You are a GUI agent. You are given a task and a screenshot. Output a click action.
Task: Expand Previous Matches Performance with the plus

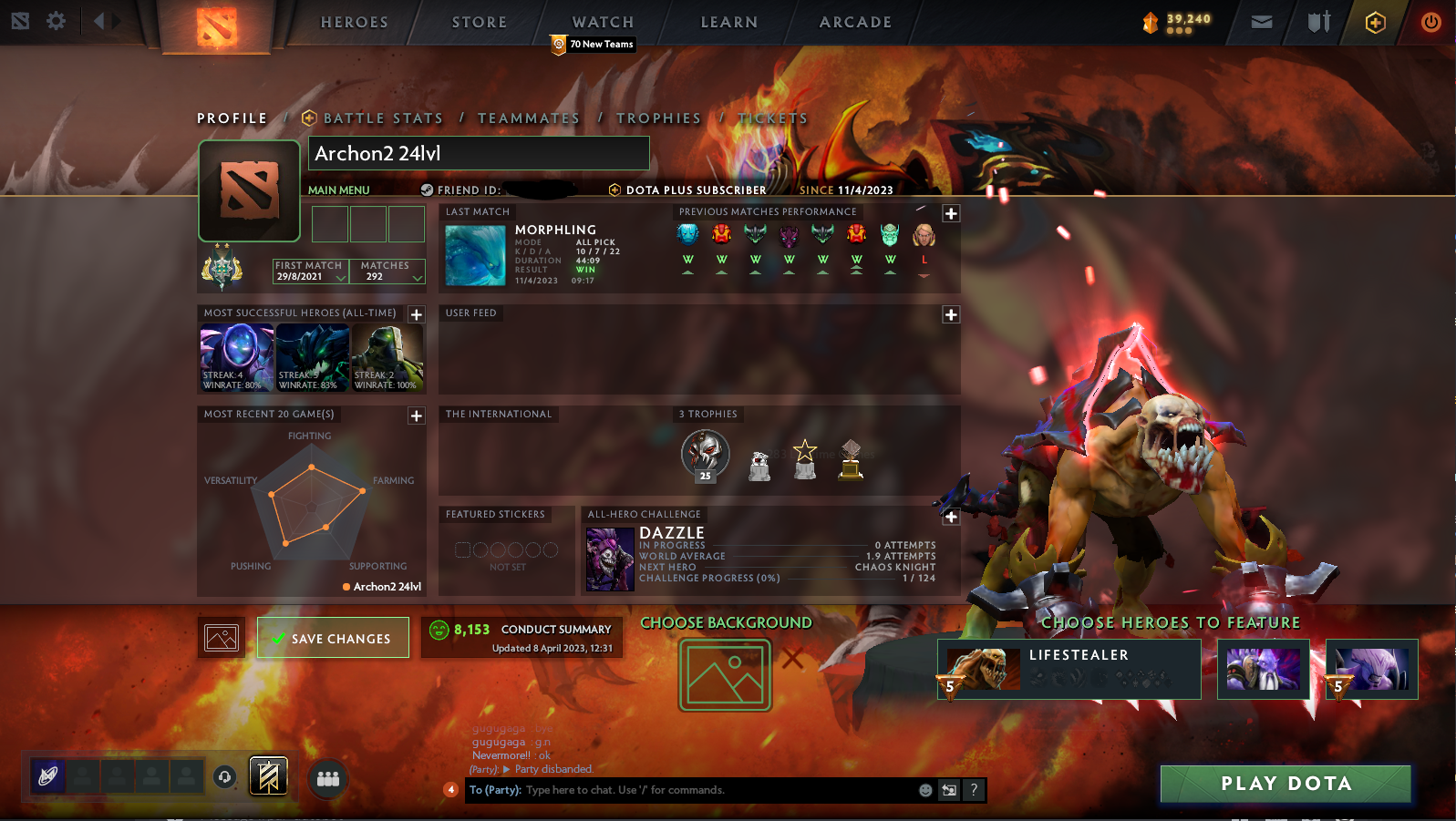pyautogui.click(x=951, y=212)
